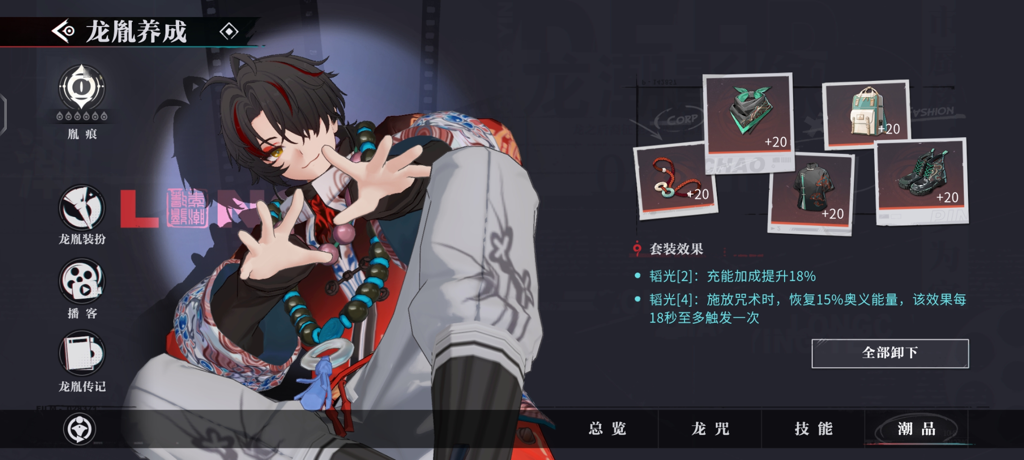
Task: Click the round emblem icon in bottom bar
Action: 78,430
